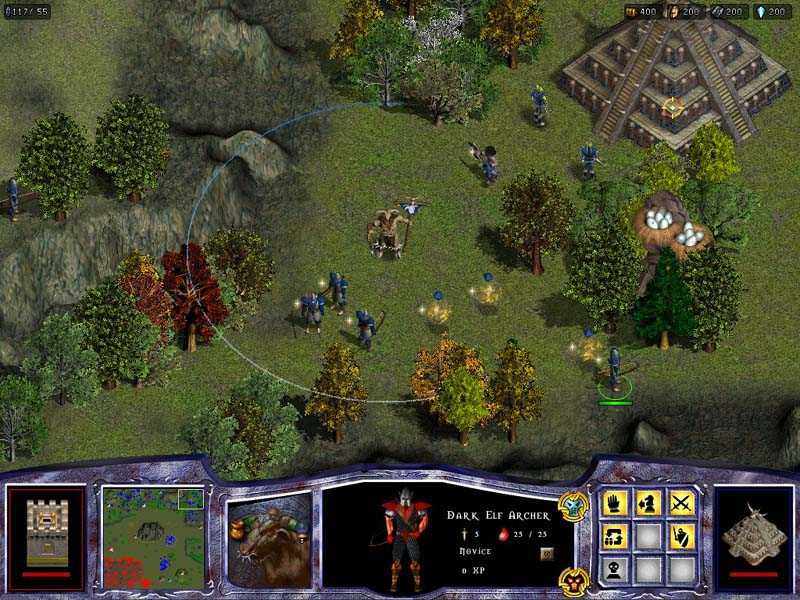The image size is (800, 600).
Task: Activate the knight with shield guard command
Action: click(682, 536)
